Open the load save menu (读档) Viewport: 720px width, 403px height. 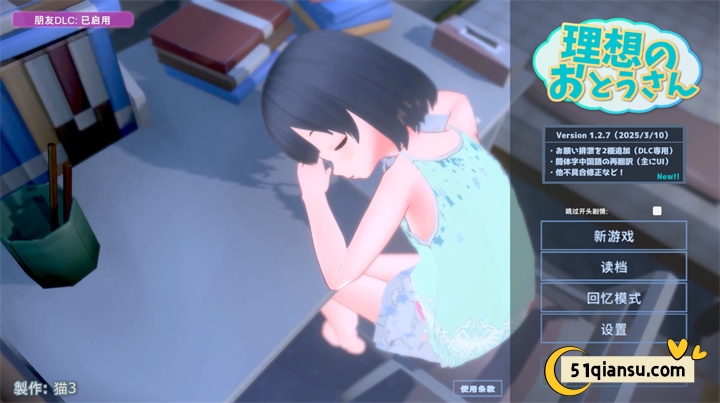[614, 267]
